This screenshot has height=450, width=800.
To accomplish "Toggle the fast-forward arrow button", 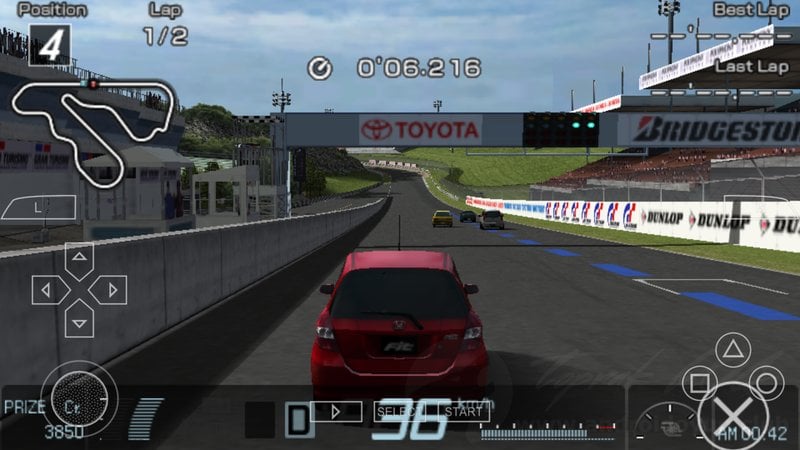I will [x=336, y=410].
